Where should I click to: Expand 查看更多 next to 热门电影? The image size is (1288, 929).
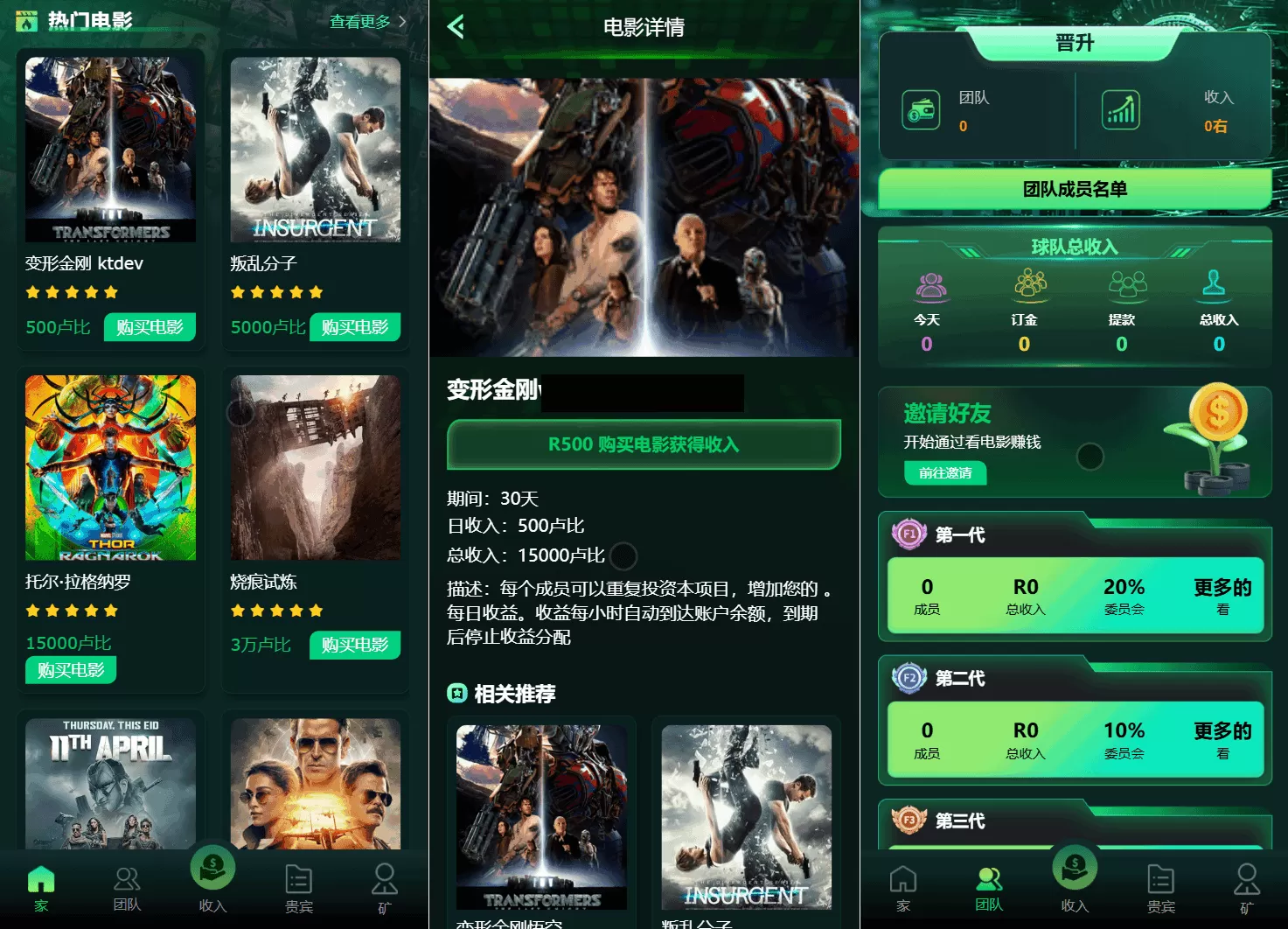click(x=360, y=22)
